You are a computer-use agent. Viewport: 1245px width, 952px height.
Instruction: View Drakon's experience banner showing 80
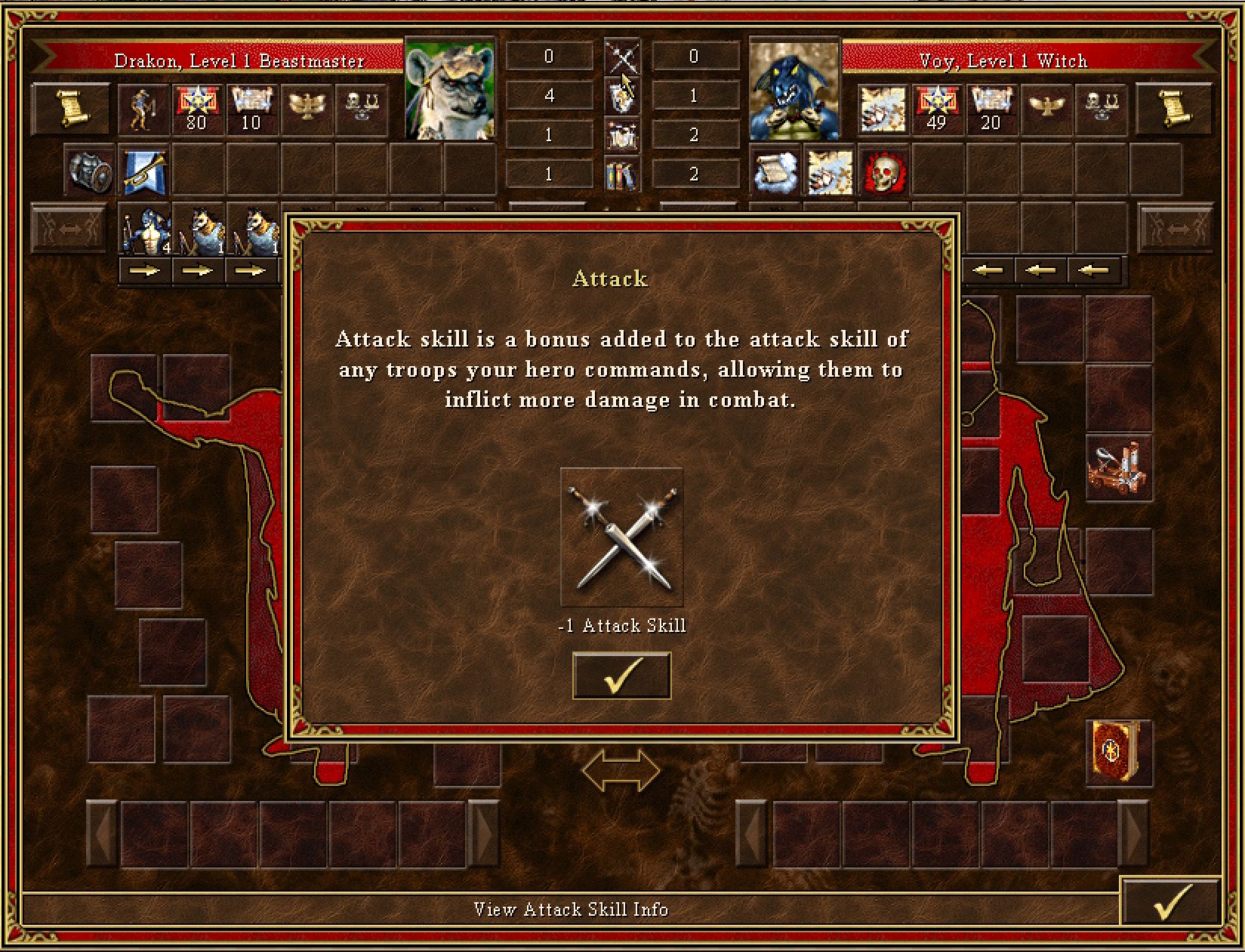click(196, 108)
